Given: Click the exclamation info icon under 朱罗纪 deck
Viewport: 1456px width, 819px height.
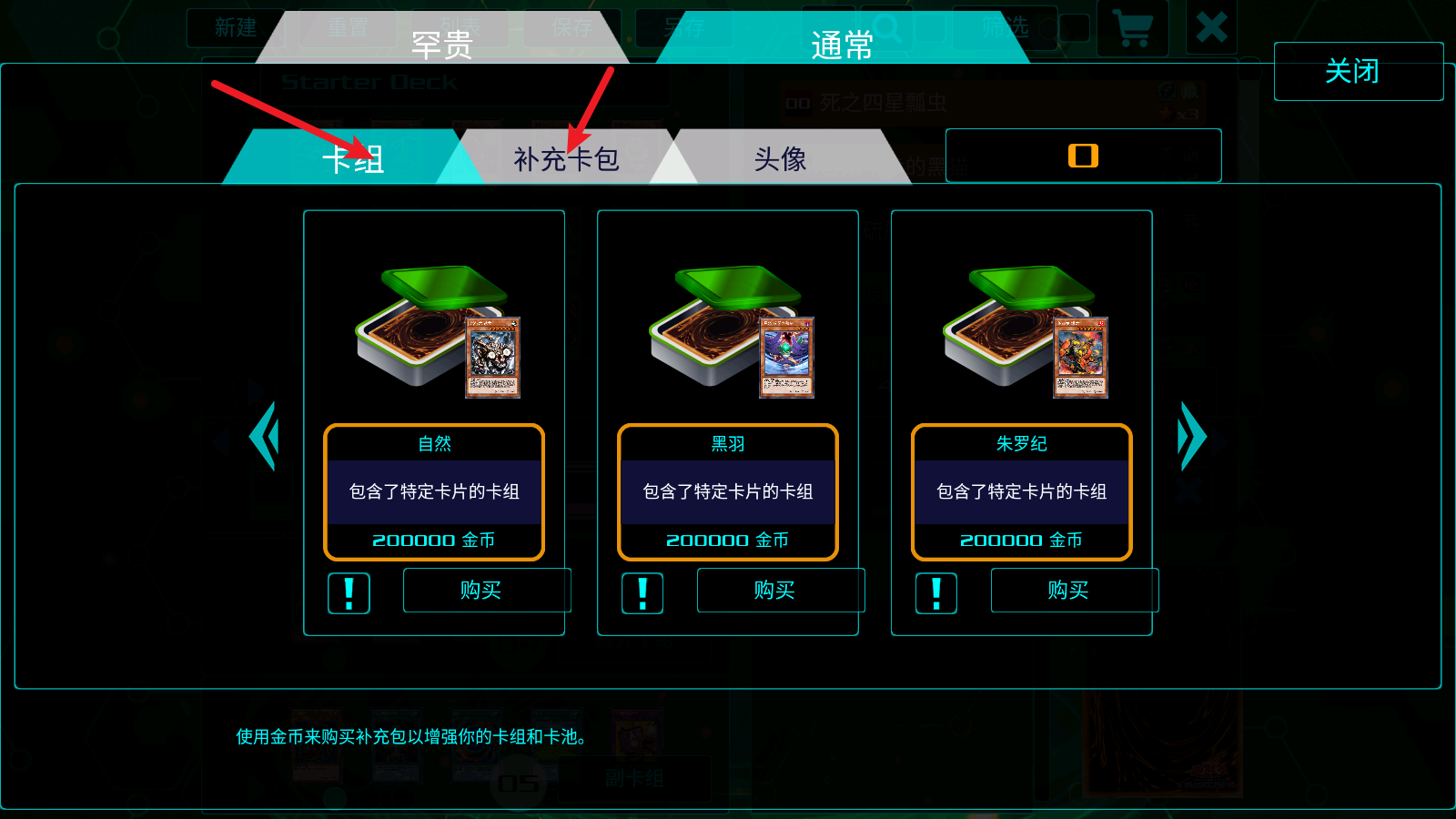Looking at the screenshot, I should tap(935, 593).
